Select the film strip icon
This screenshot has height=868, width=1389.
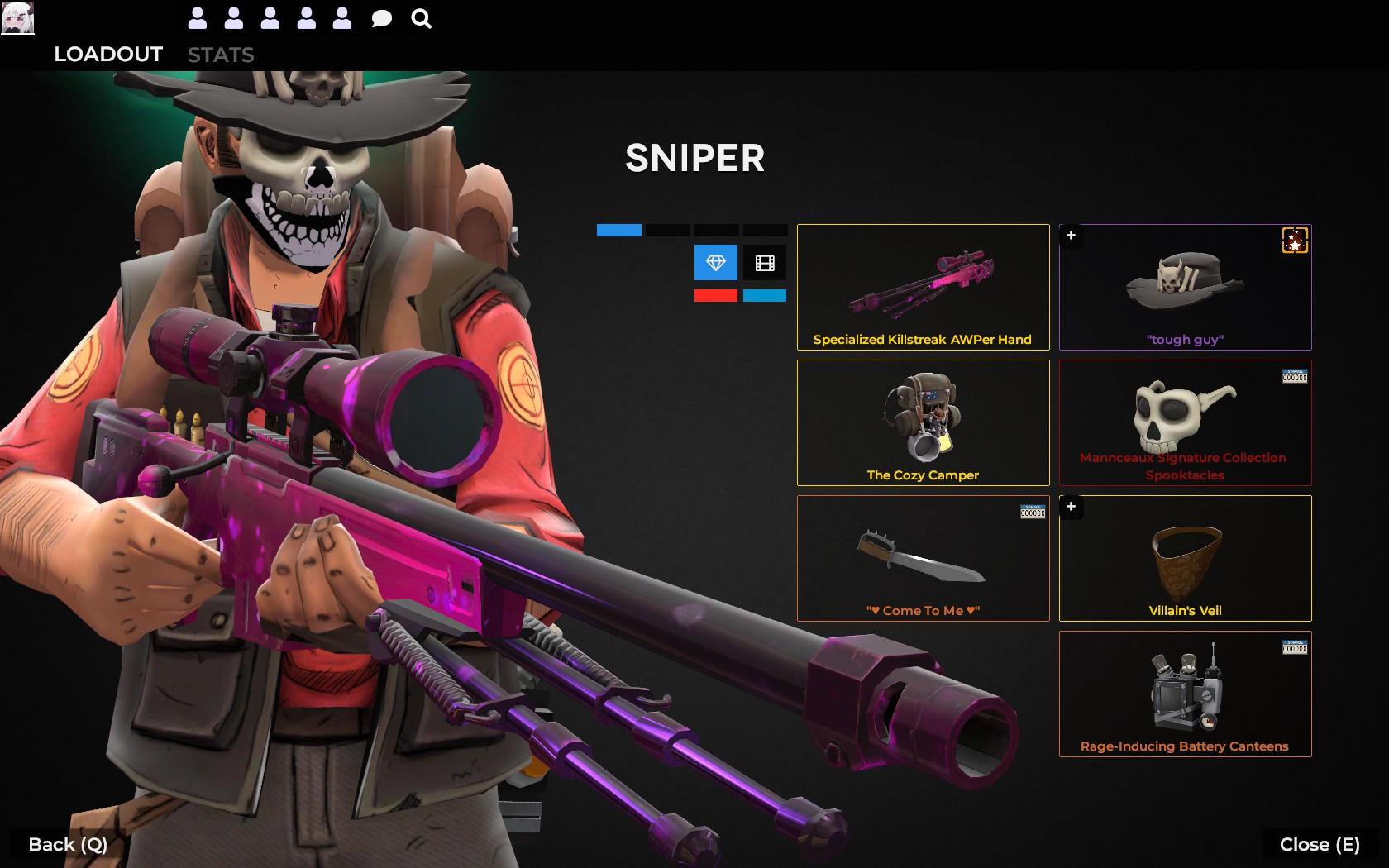(765, 263)
